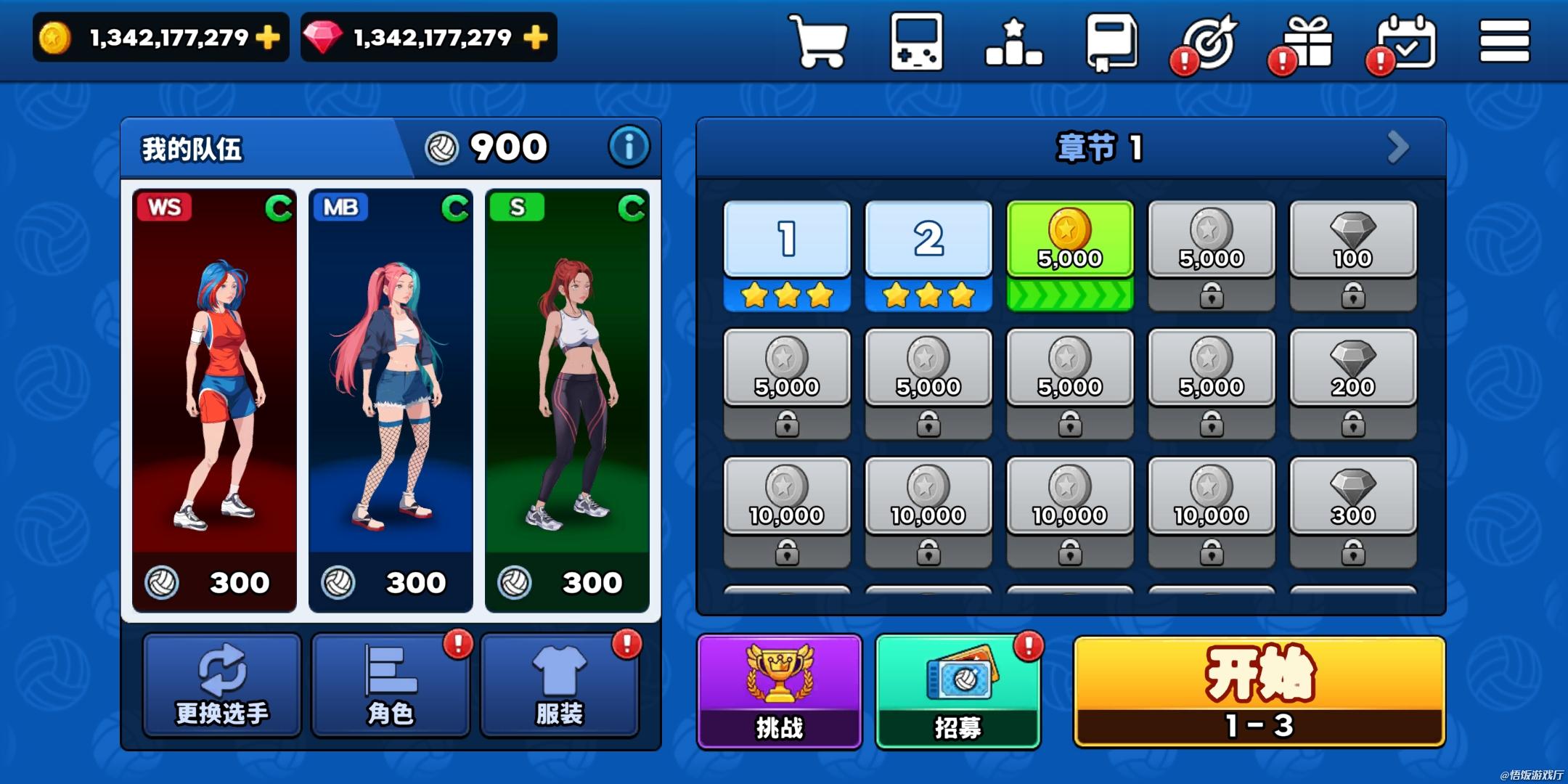This screenshot has width=1568, height=784.
Task: Enter the 挑战 challenge mode
Action: pos(780,691)
